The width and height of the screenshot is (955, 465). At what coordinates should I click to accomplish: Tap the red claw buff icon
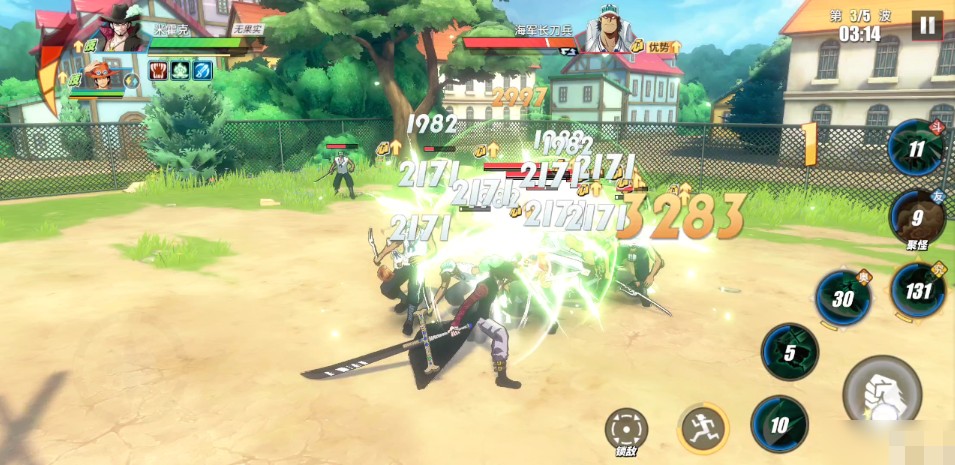point(159,70)
